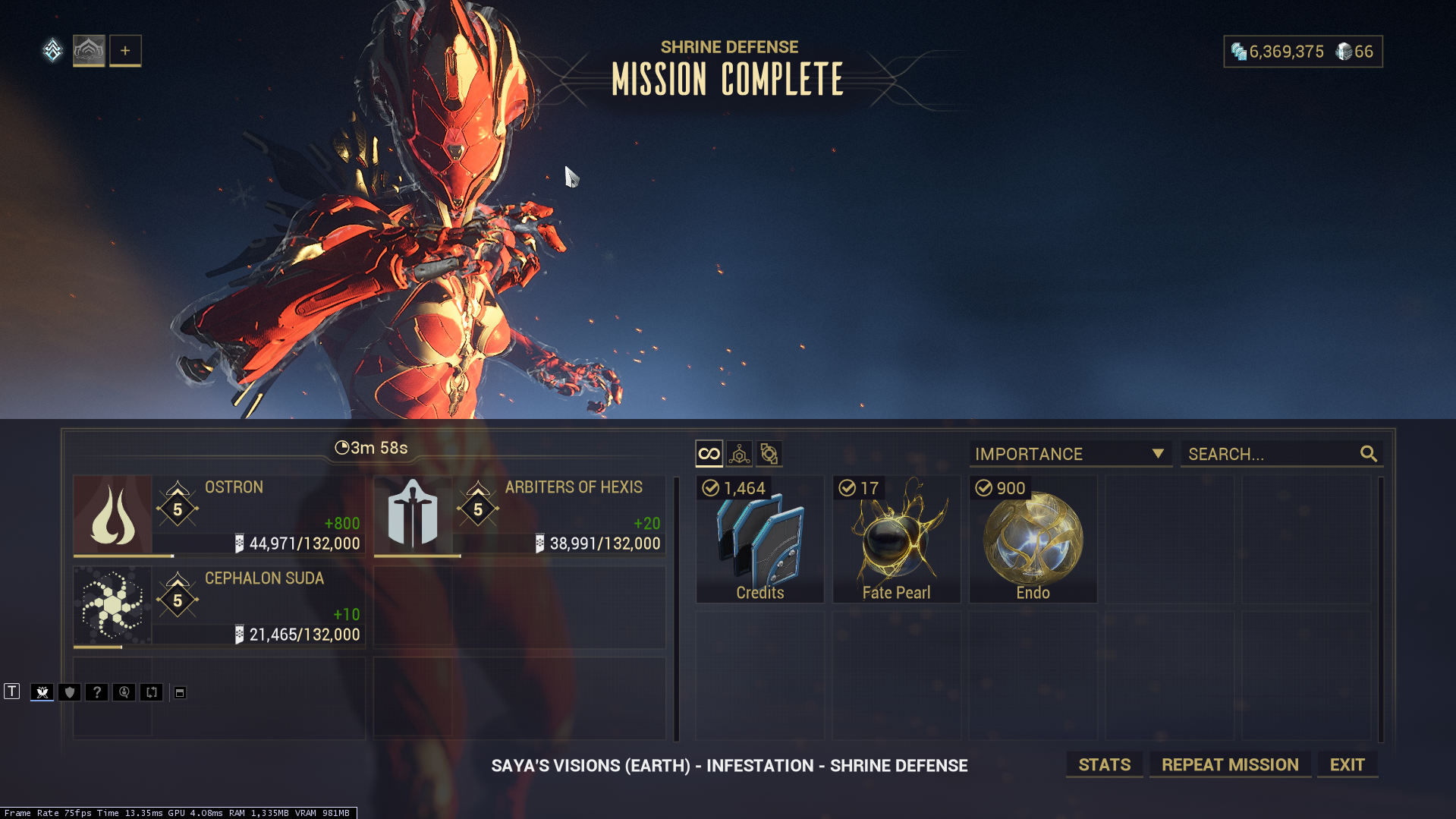Image resolution: width=1456 pixels, height=819 pixels.
Task: Click the Repeat Mission button
Action: tap(1230, 764)
